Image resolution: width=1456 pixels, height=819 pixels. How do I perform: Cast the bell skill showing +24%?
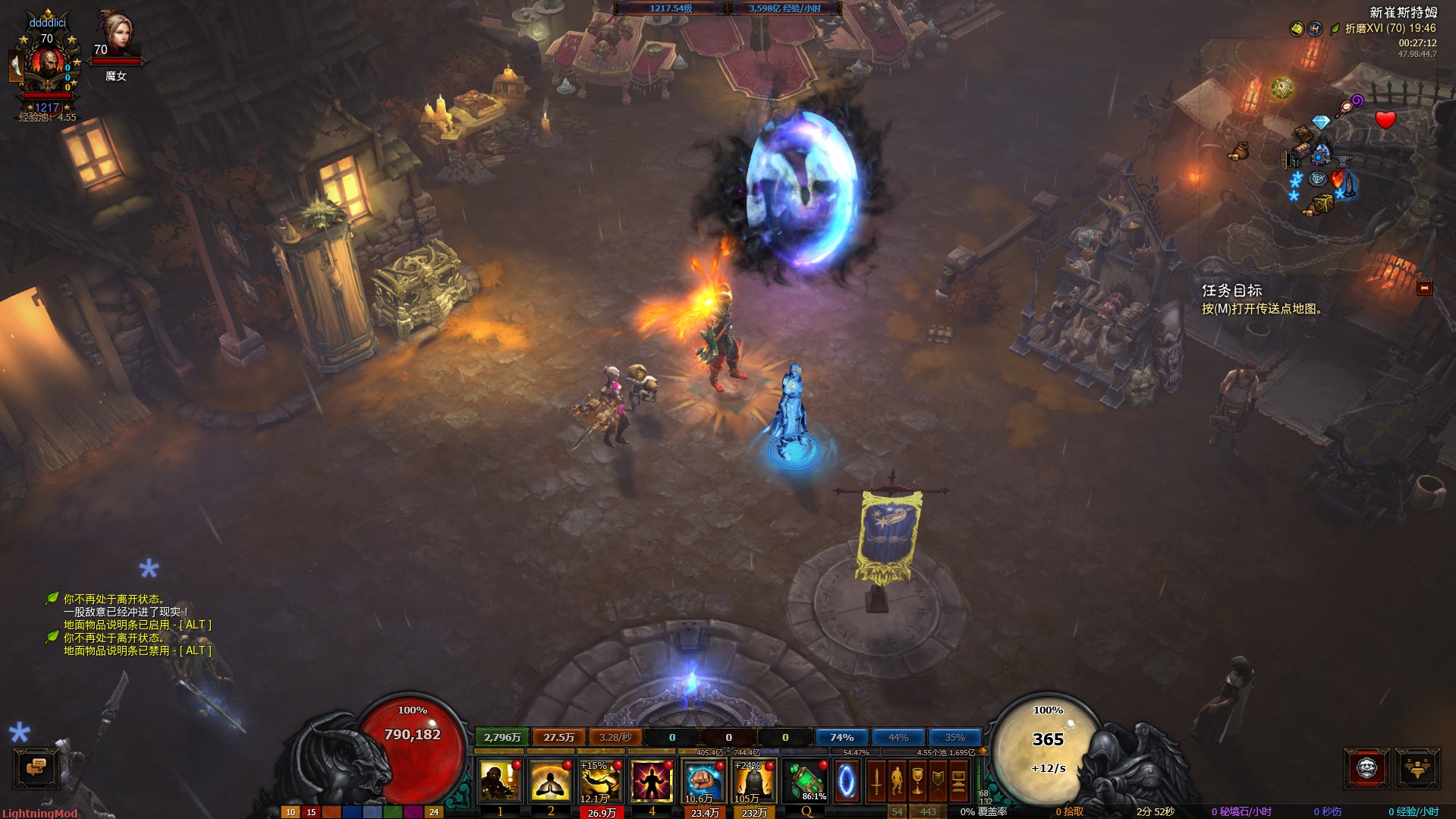(753, 781)
